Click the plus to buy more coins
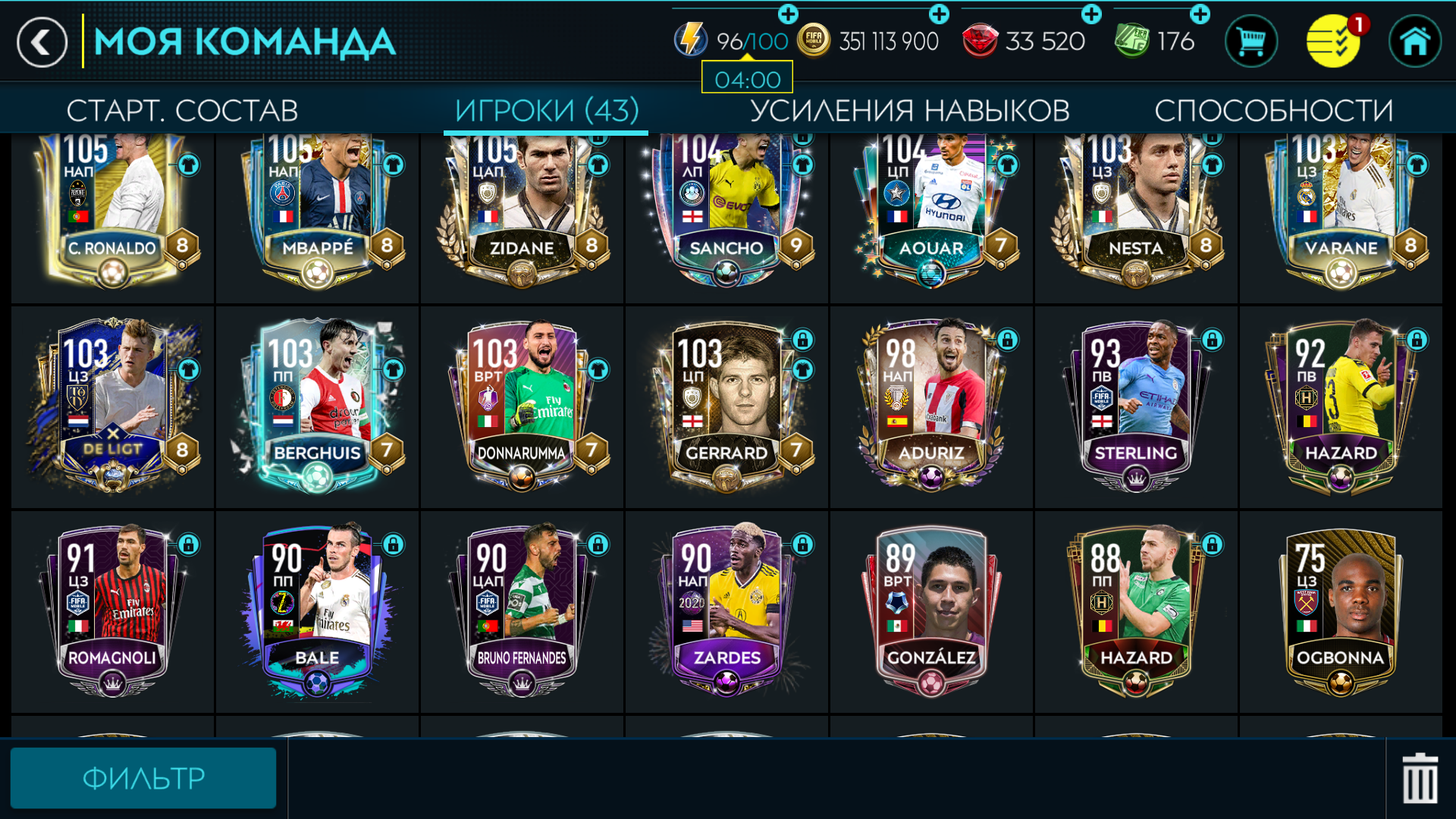The width and height of the screenshot is (1456, 819). click(940, 12)
